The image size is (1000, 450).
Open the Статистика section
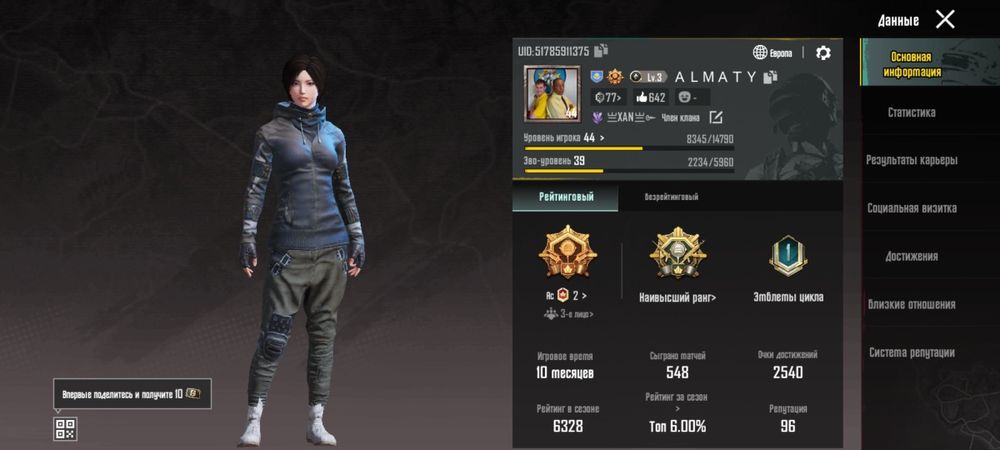[911, 113]
